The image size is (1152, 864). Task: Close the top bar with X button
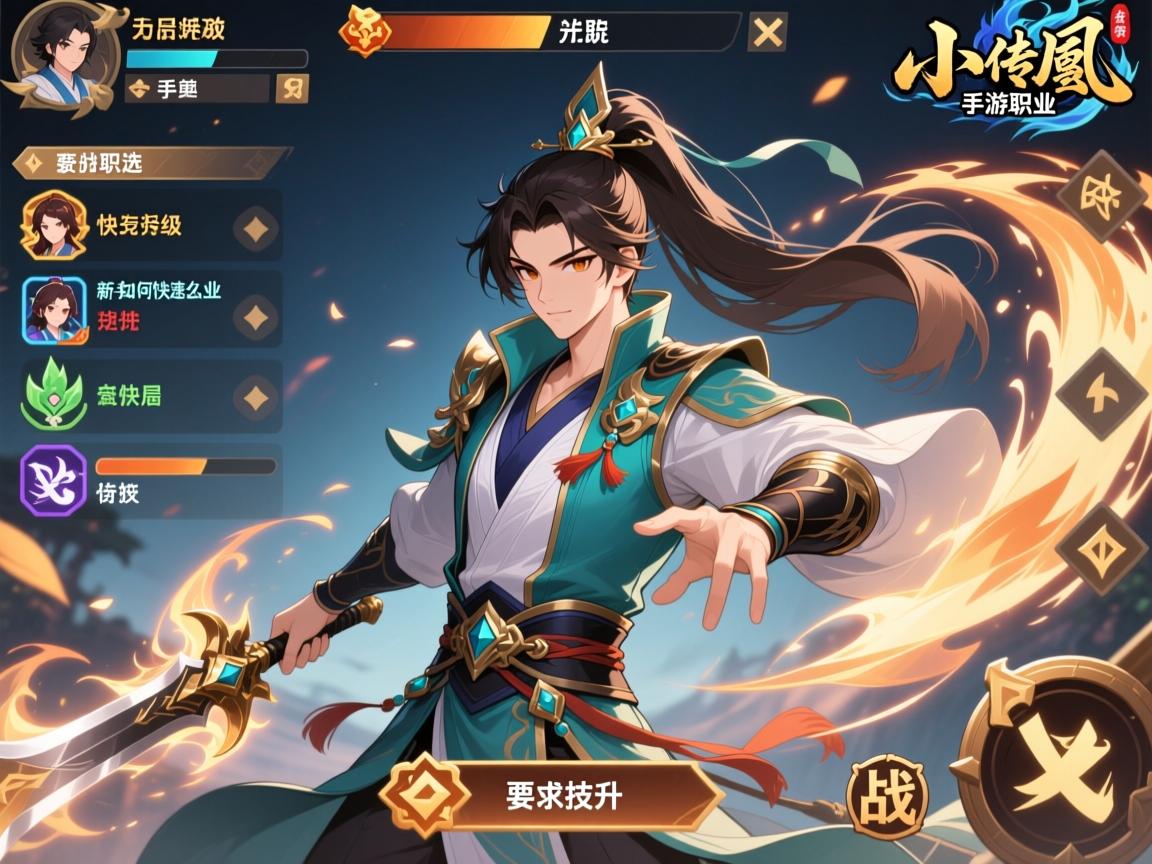(x=767, y=32)
